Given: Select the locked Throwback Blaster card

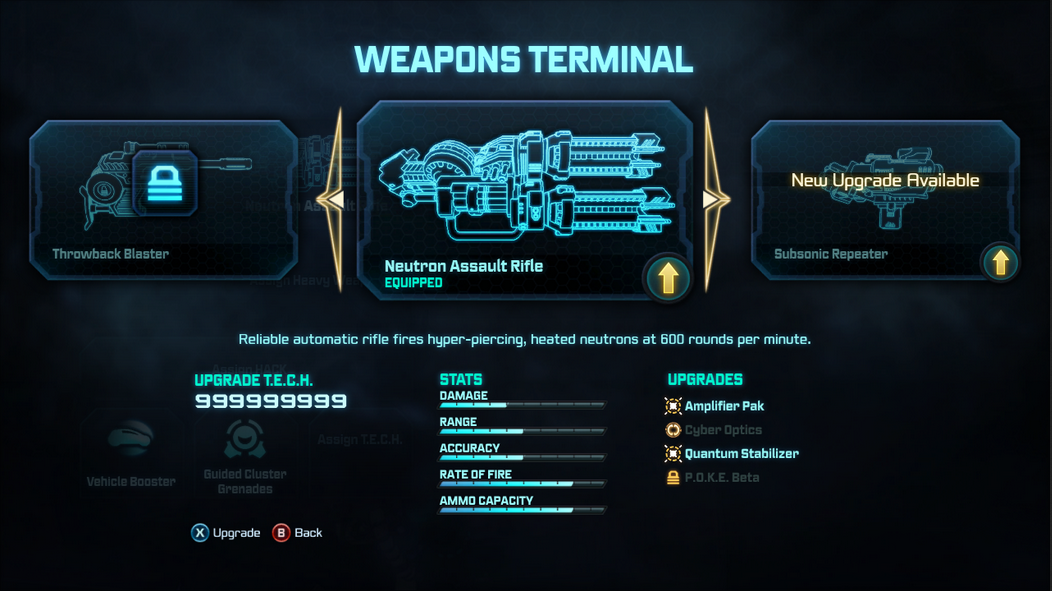Looking at the screenshot, I should (163, 200).
